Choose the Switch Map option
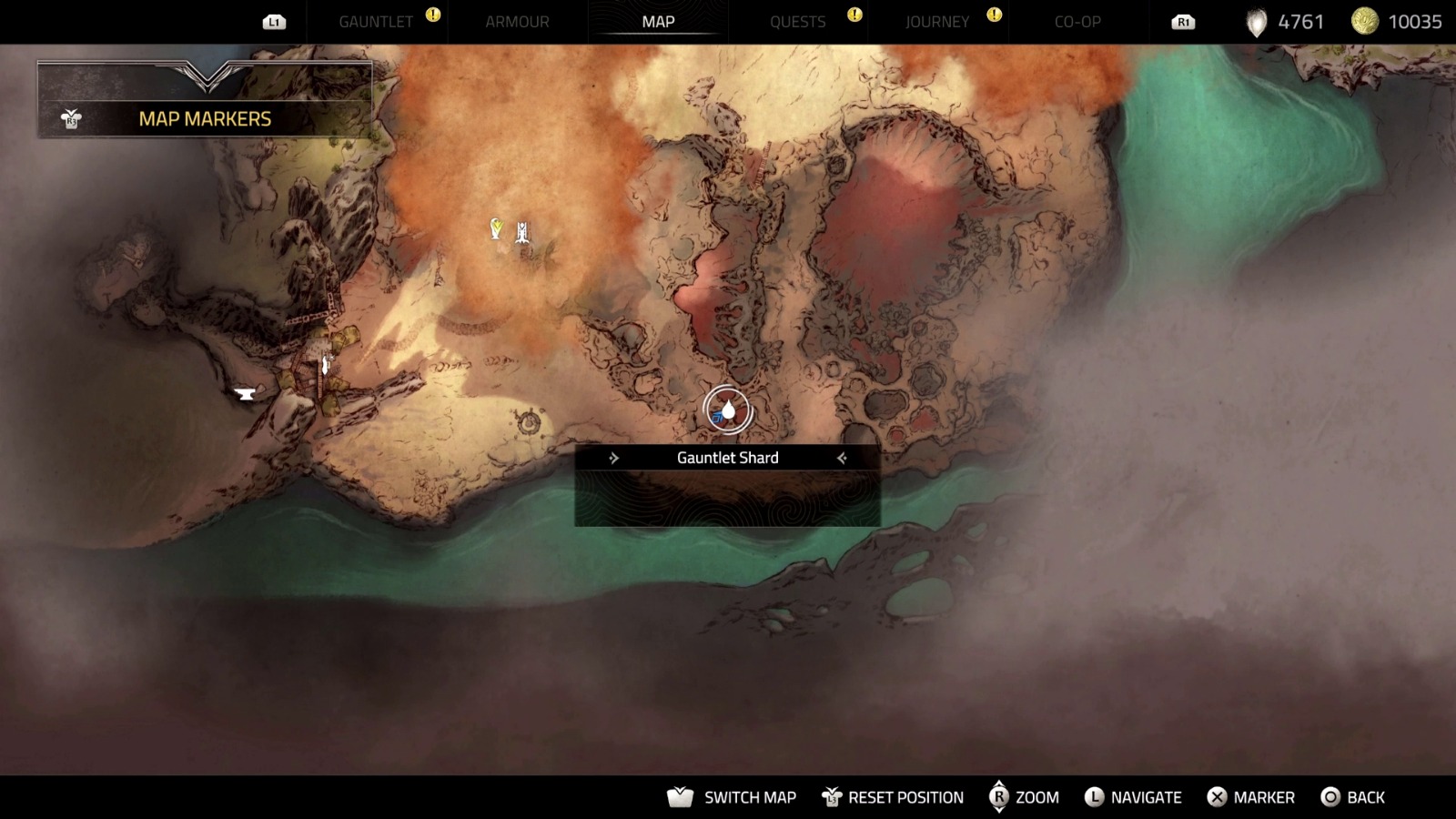Screen dimensions: 1456x819 pyautogui.click(x=733, y=797)
